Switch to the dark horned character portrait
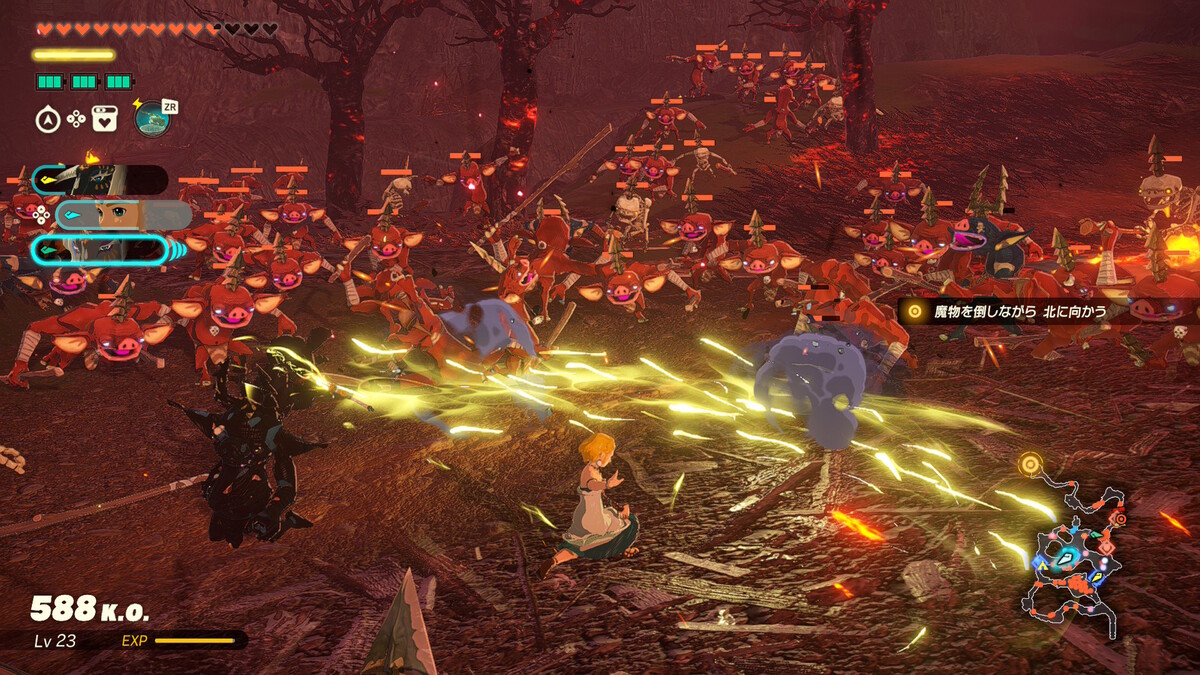 tap(99, 180)
